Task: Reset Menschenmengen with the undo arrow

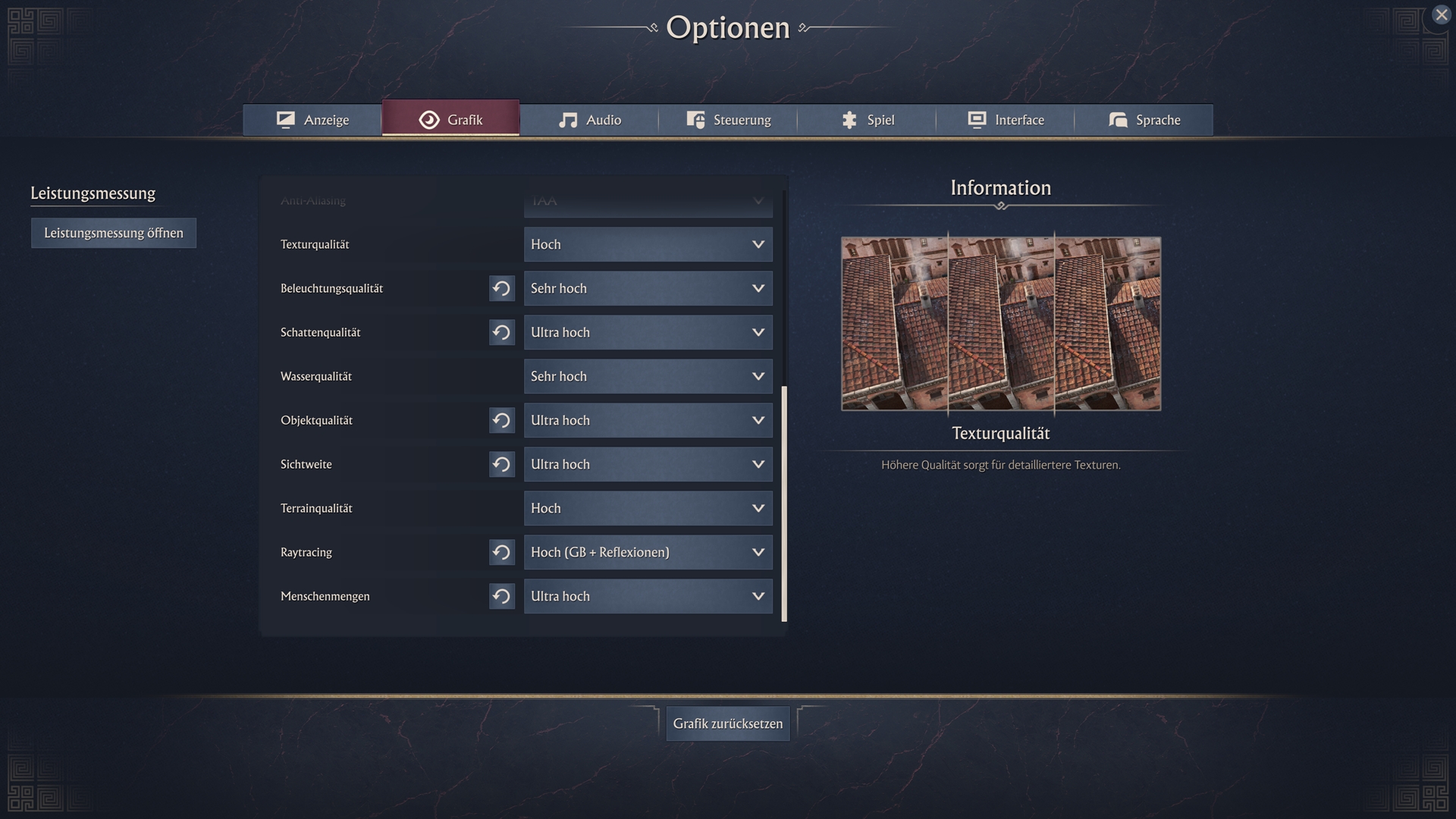Action: tap(501, 596)
